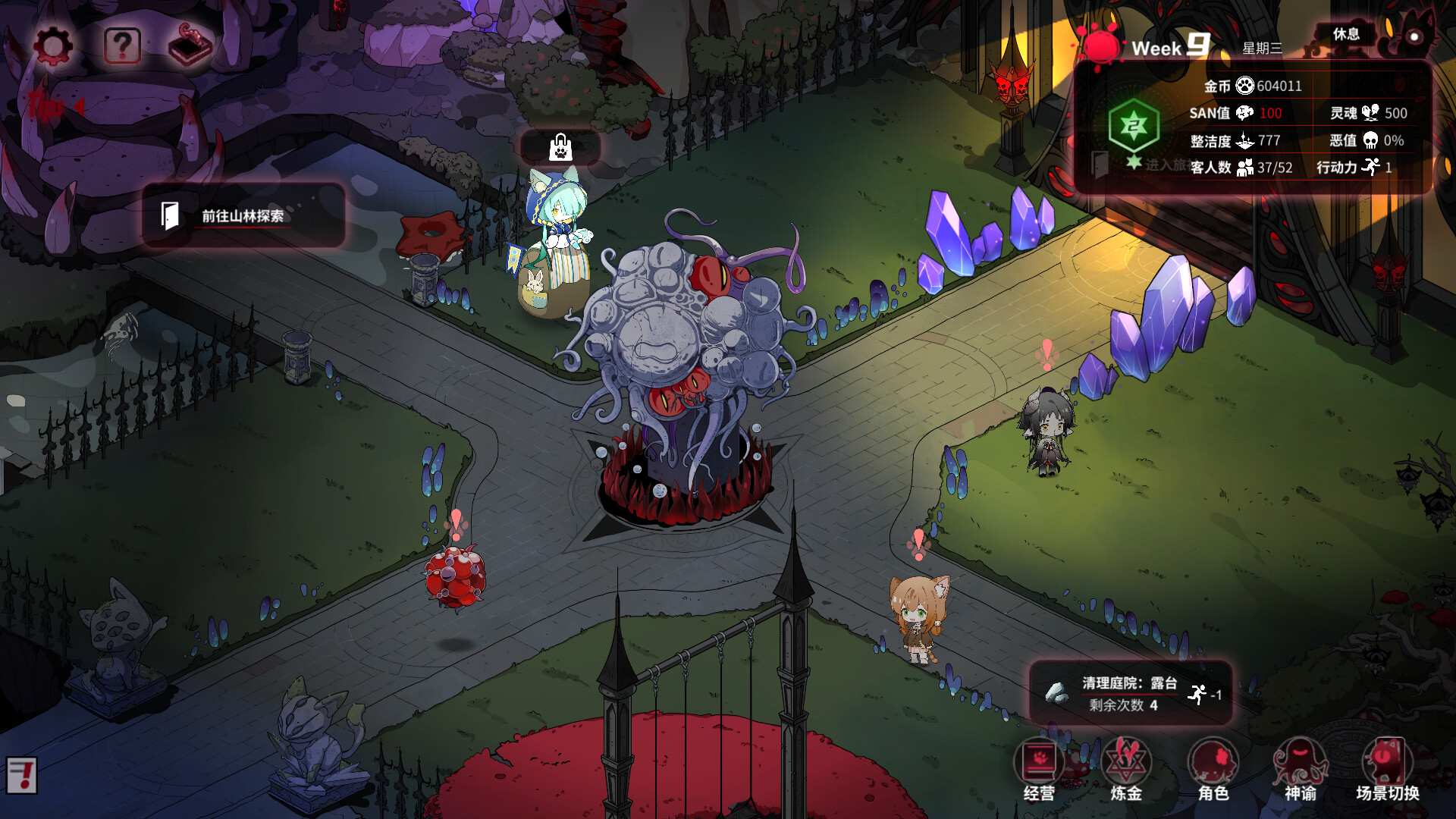Open the paw shopping bag shop

point(560,147)
